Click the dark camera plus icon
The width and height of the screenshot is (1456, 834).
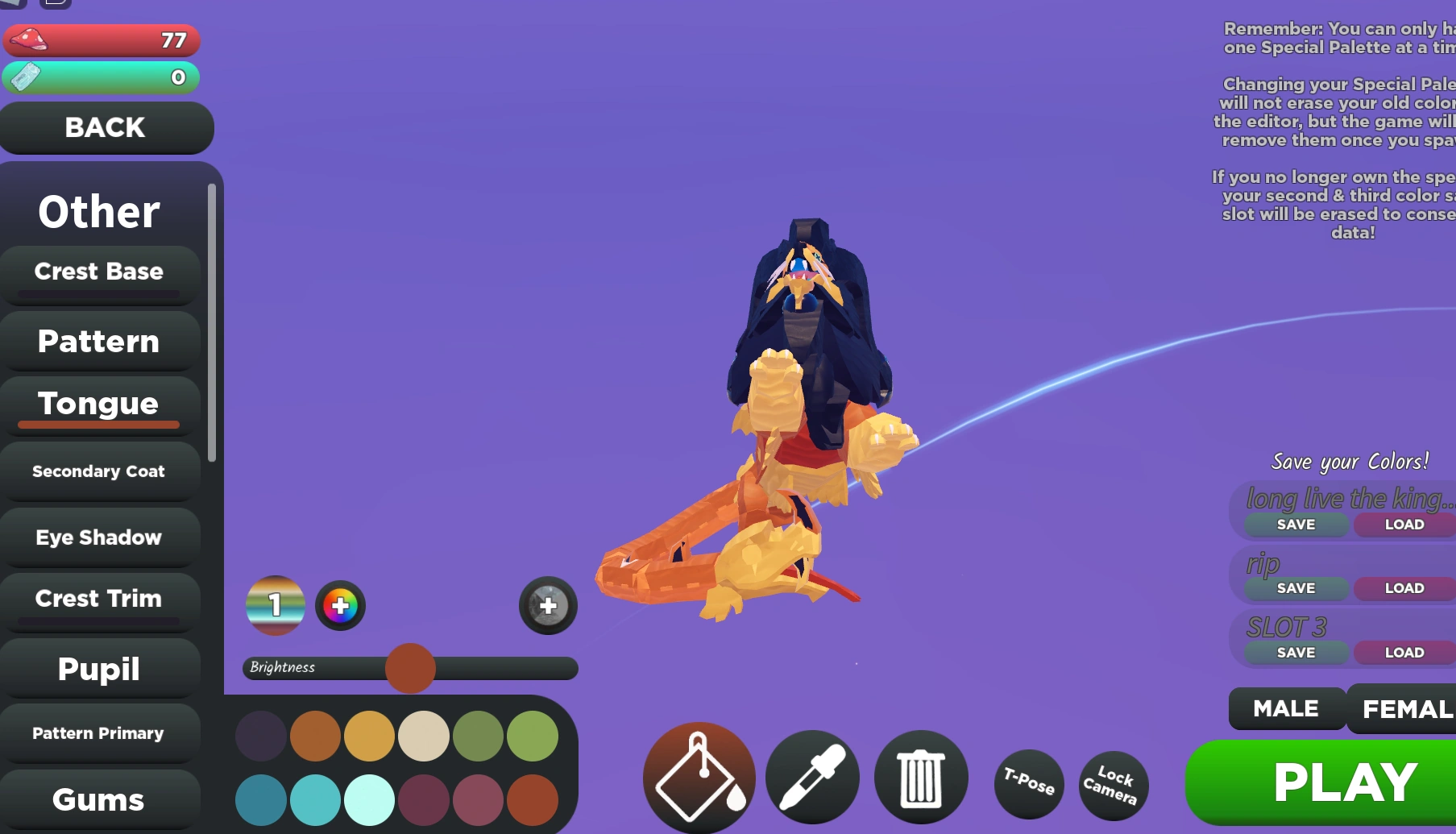click(547, 607)
